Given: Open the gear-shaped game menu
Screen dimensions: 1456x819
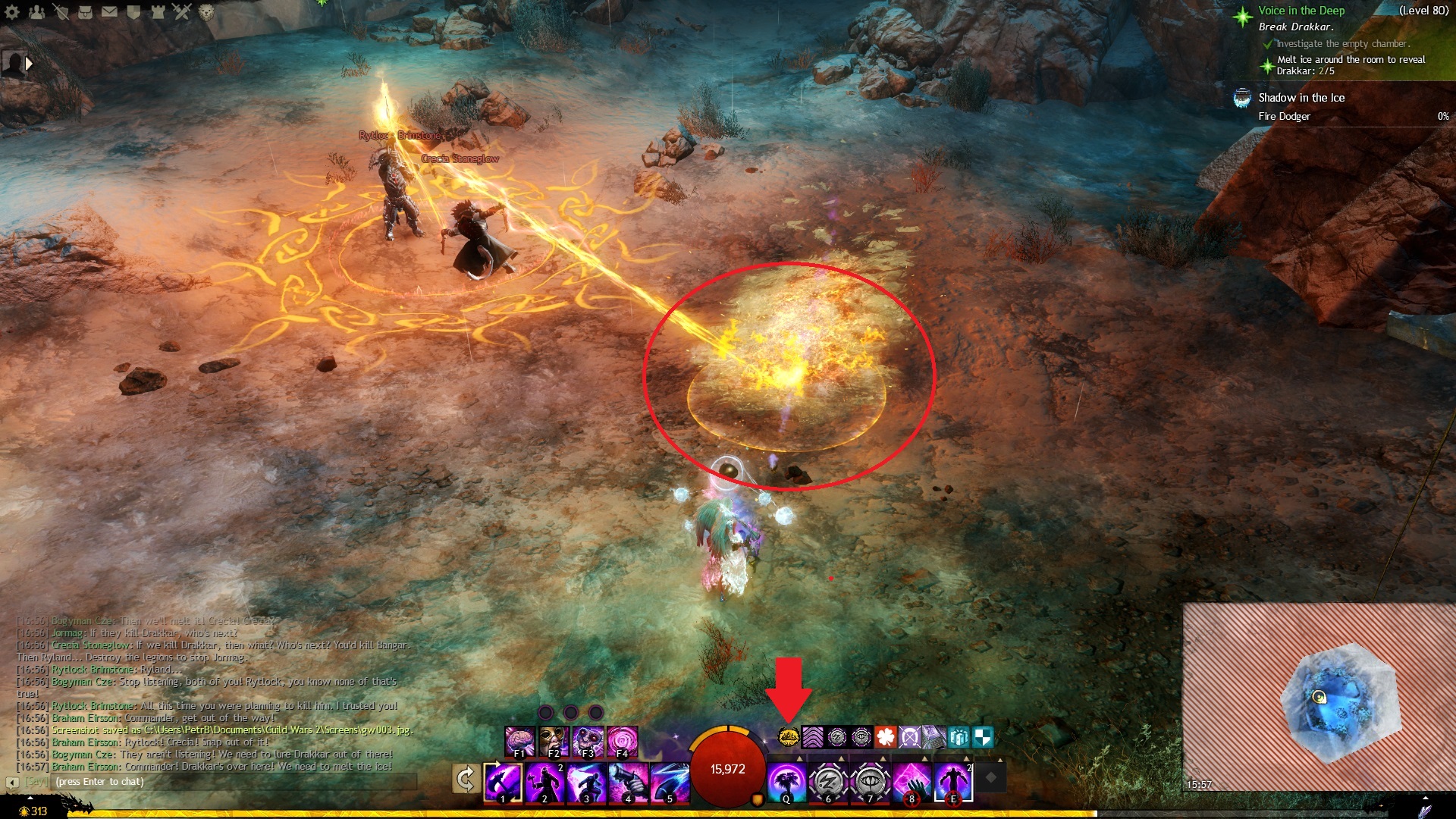Looking at the screenshot, I should click(x=12, y=12).
